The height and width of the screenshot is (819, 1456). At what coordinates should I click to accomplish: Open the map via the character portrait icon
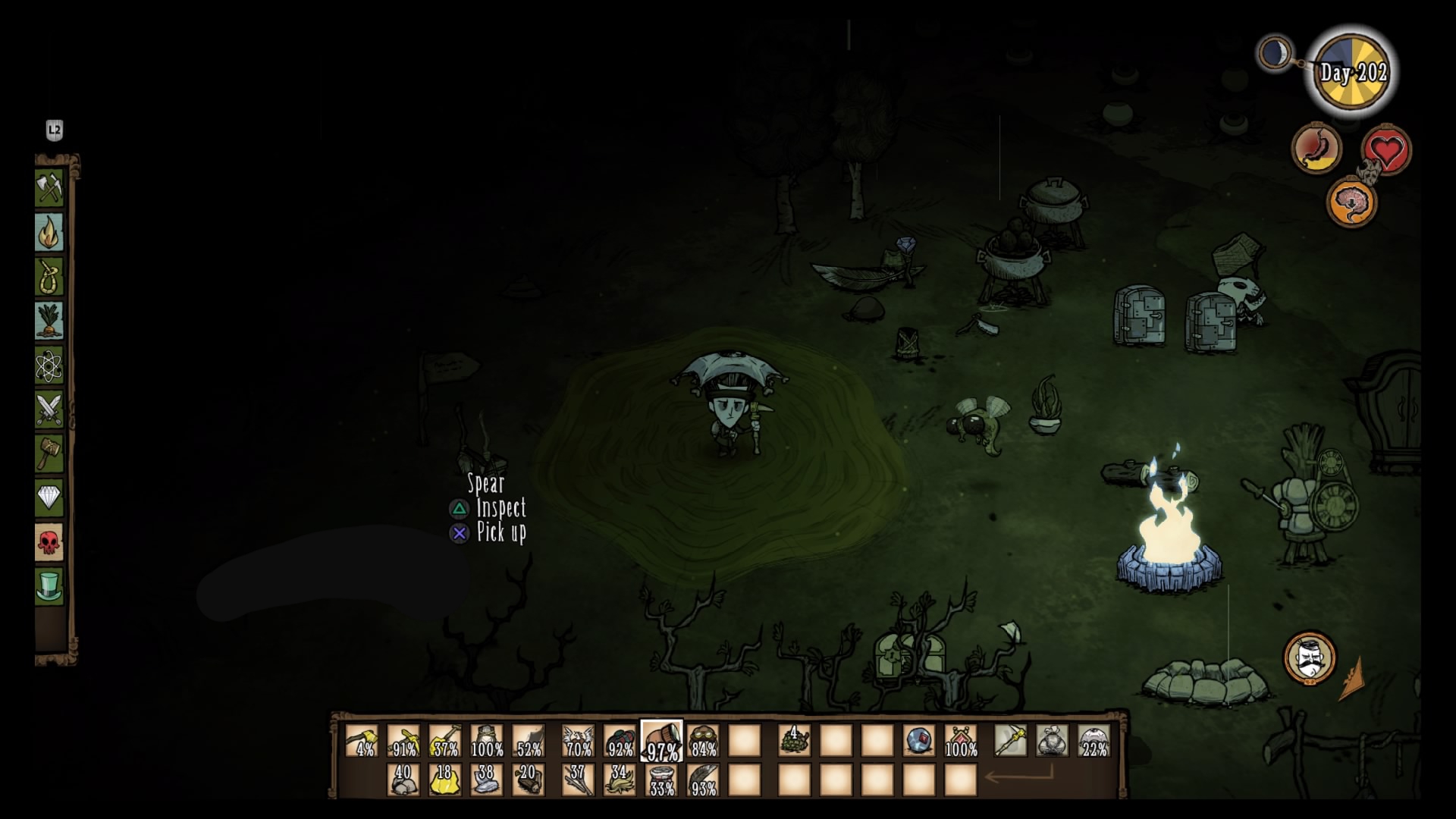1309,657
